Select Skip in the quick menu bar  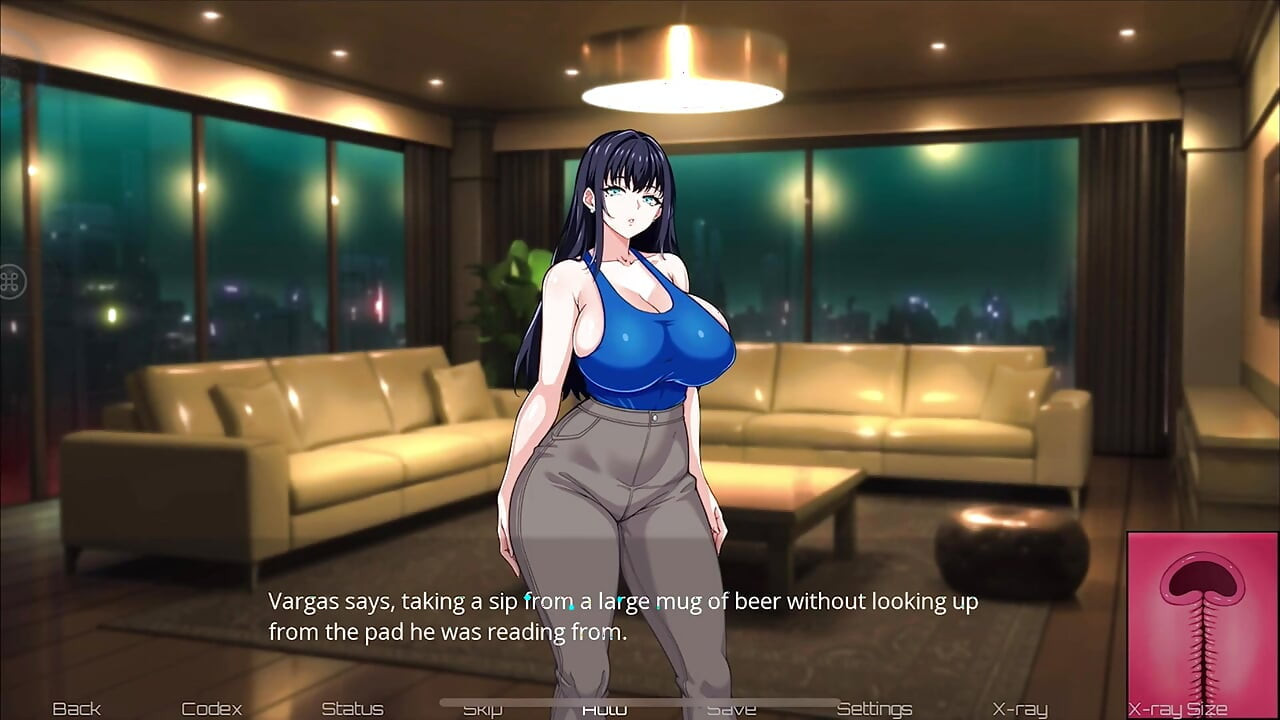click(x=483, y=708)
